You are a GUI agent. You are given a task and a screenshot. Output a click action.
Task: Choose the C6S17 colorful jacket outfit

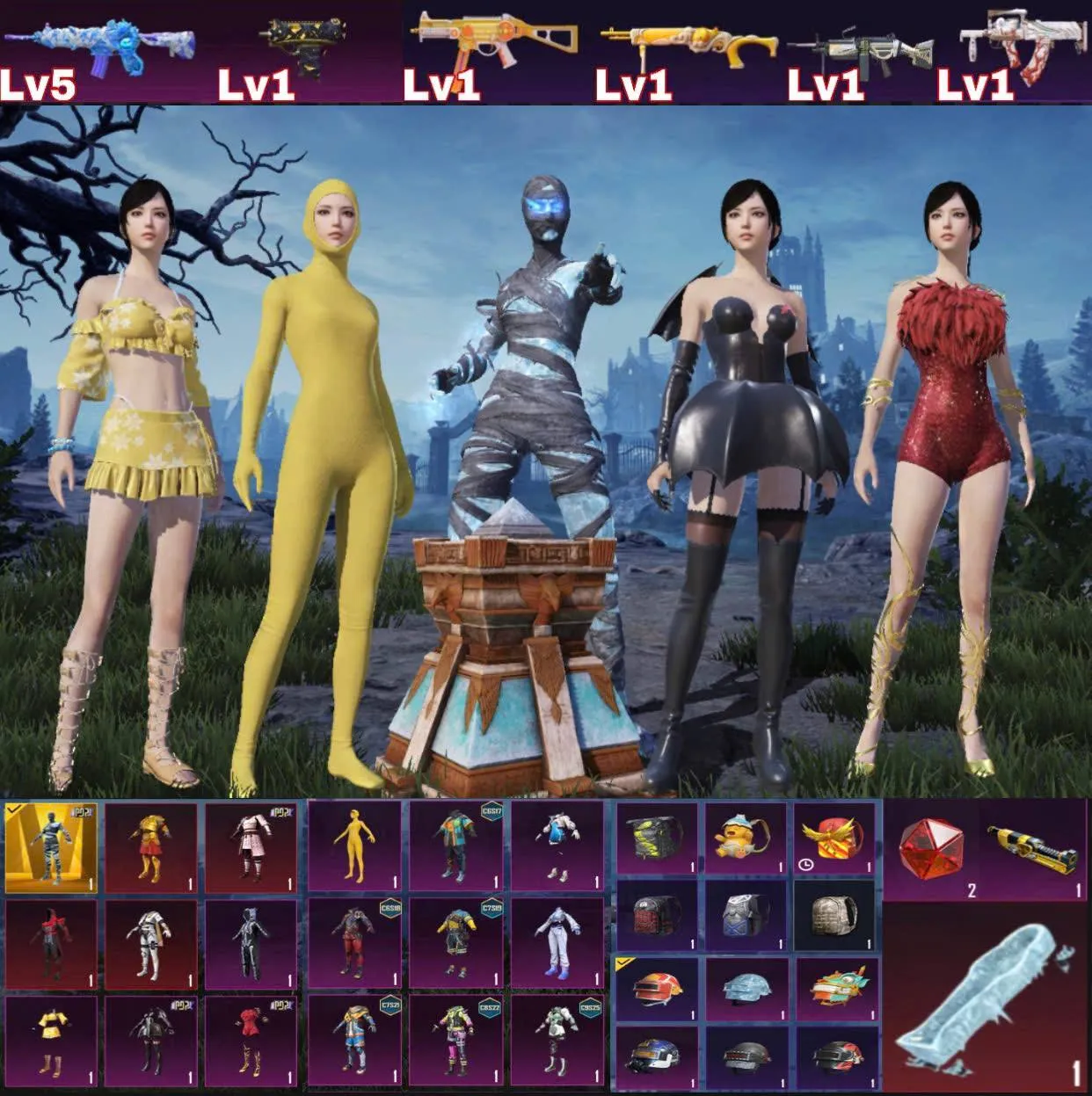[455, 846]
